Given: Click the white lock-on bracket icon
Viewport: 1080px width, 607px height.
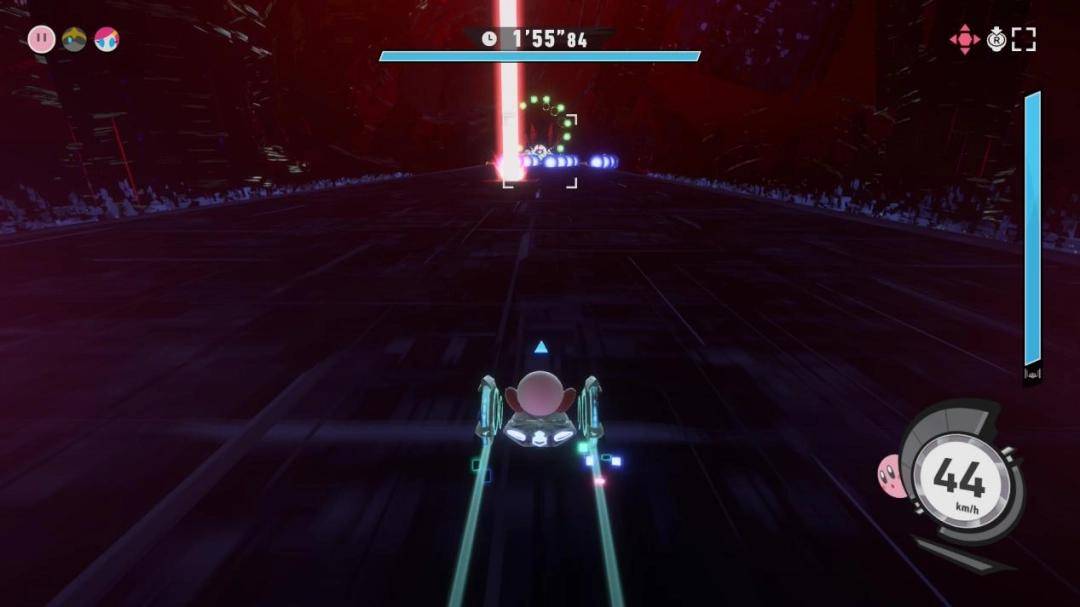Looking at the screenshot, I should pyautogui.click(x=1023, y=39).
